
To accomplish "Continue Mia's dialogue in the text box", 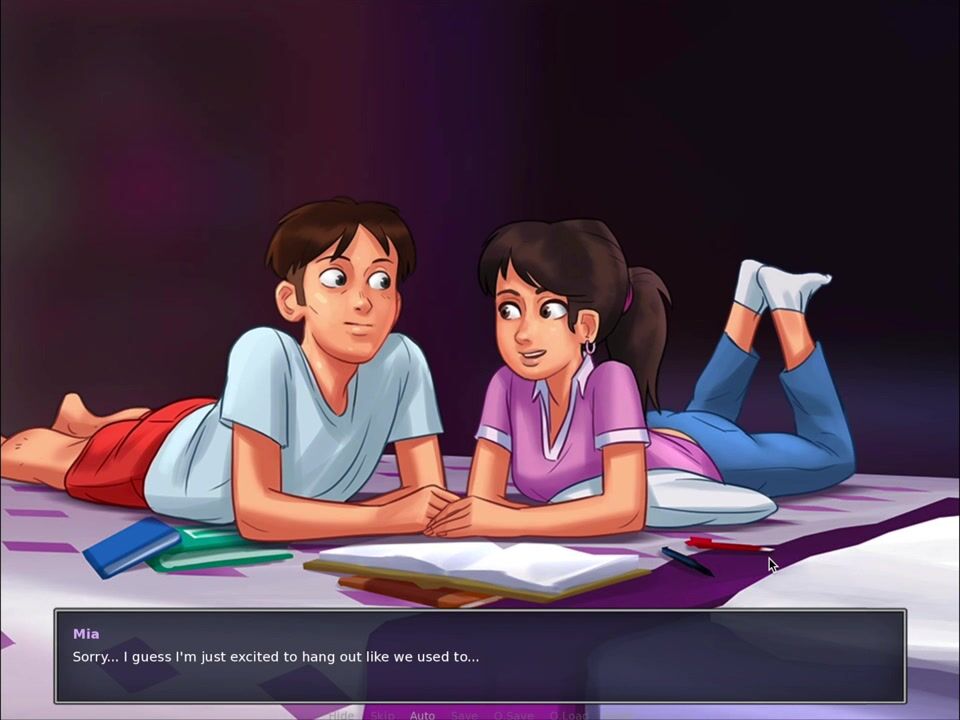I will pyautogui.click(x=480, y=656).
